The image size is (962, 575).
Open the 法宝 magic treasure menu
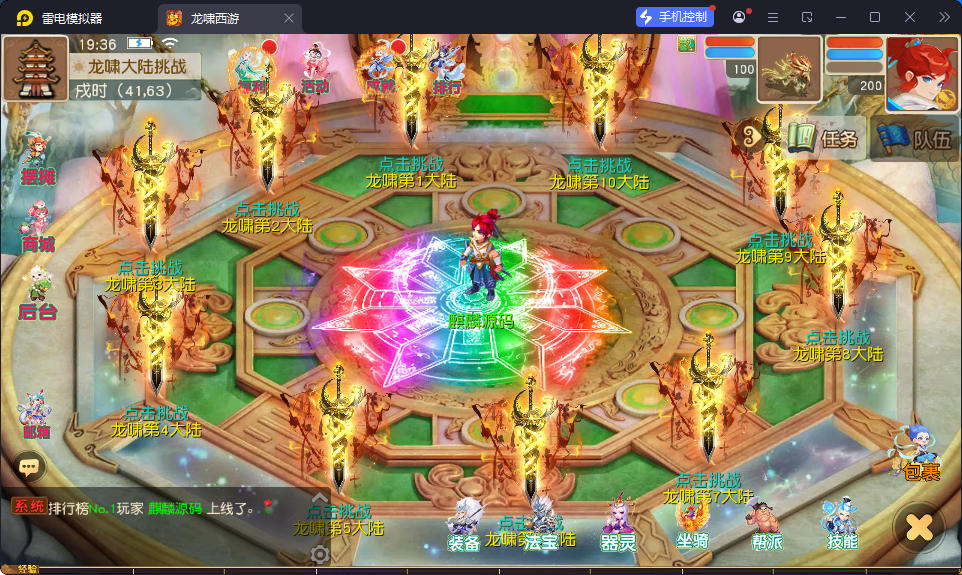540,524
